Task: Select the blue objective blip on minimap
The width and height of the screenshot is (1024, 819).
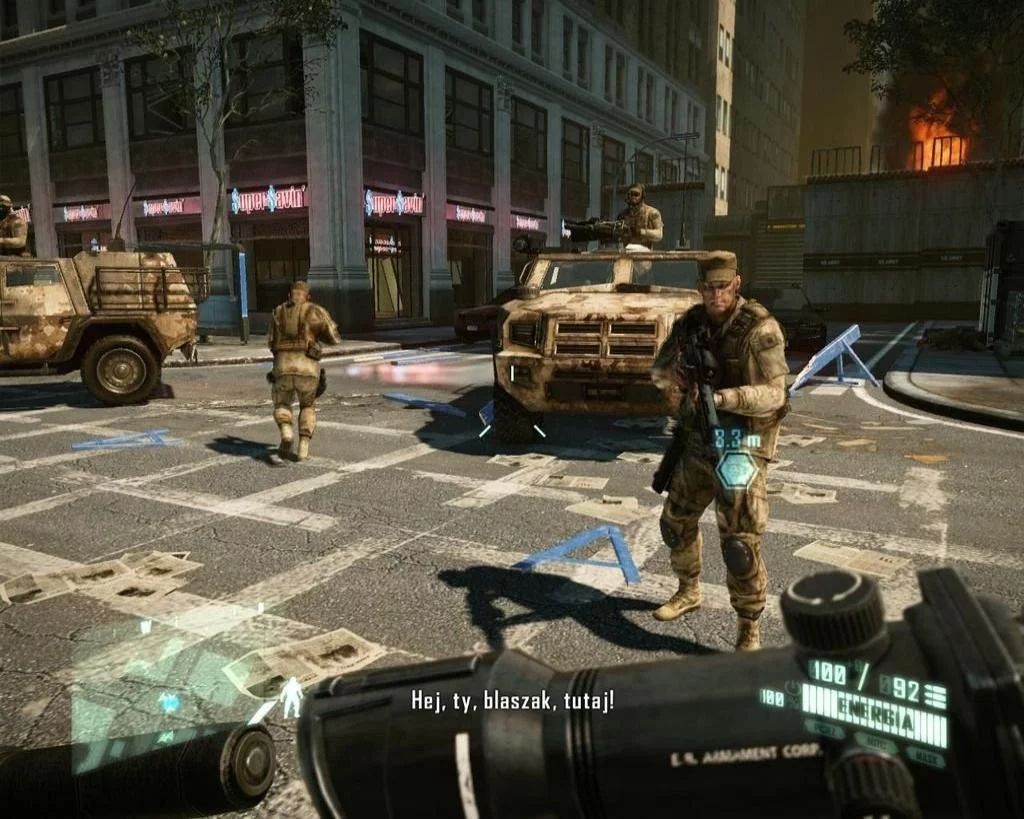Action: click(170, 703)
